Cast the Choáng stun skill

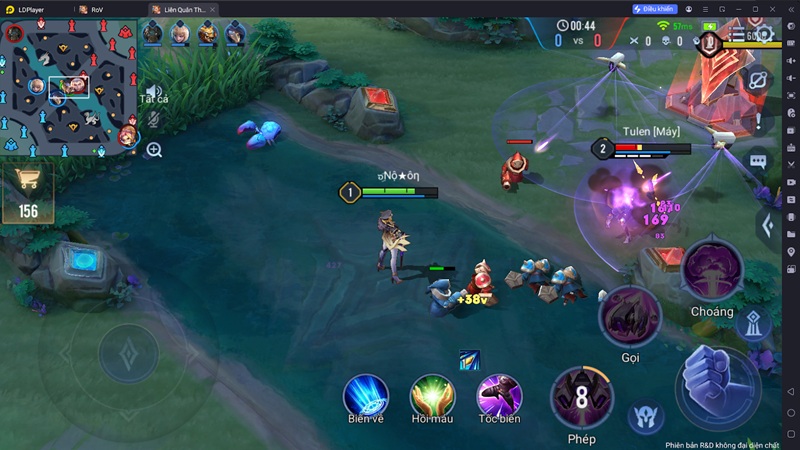[711, 271]
